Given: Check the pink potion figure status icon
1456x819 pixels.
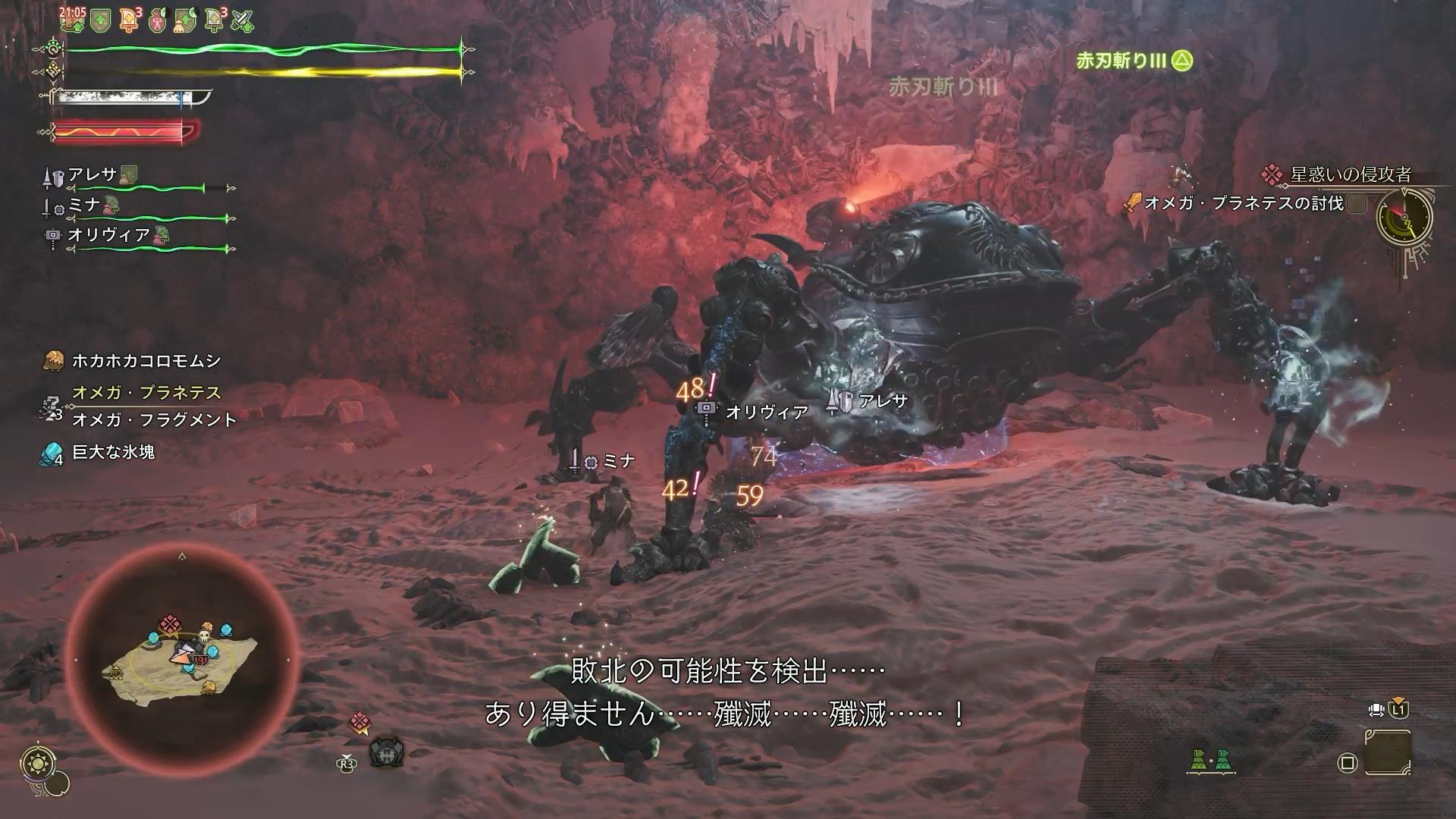Looking at the screenshot, I should click(156, 20).
